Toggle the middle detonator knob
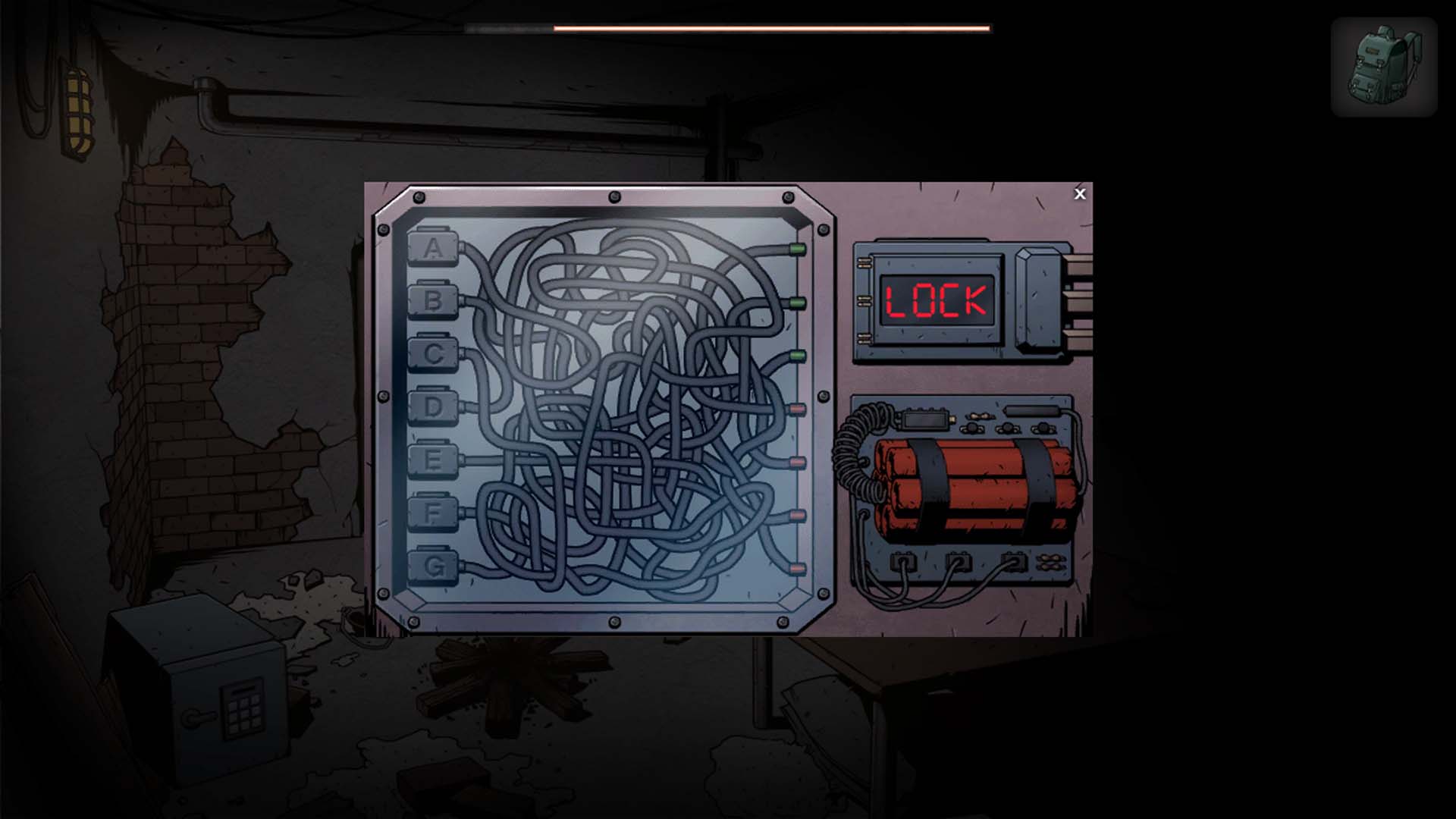 tap(1007, 428)
